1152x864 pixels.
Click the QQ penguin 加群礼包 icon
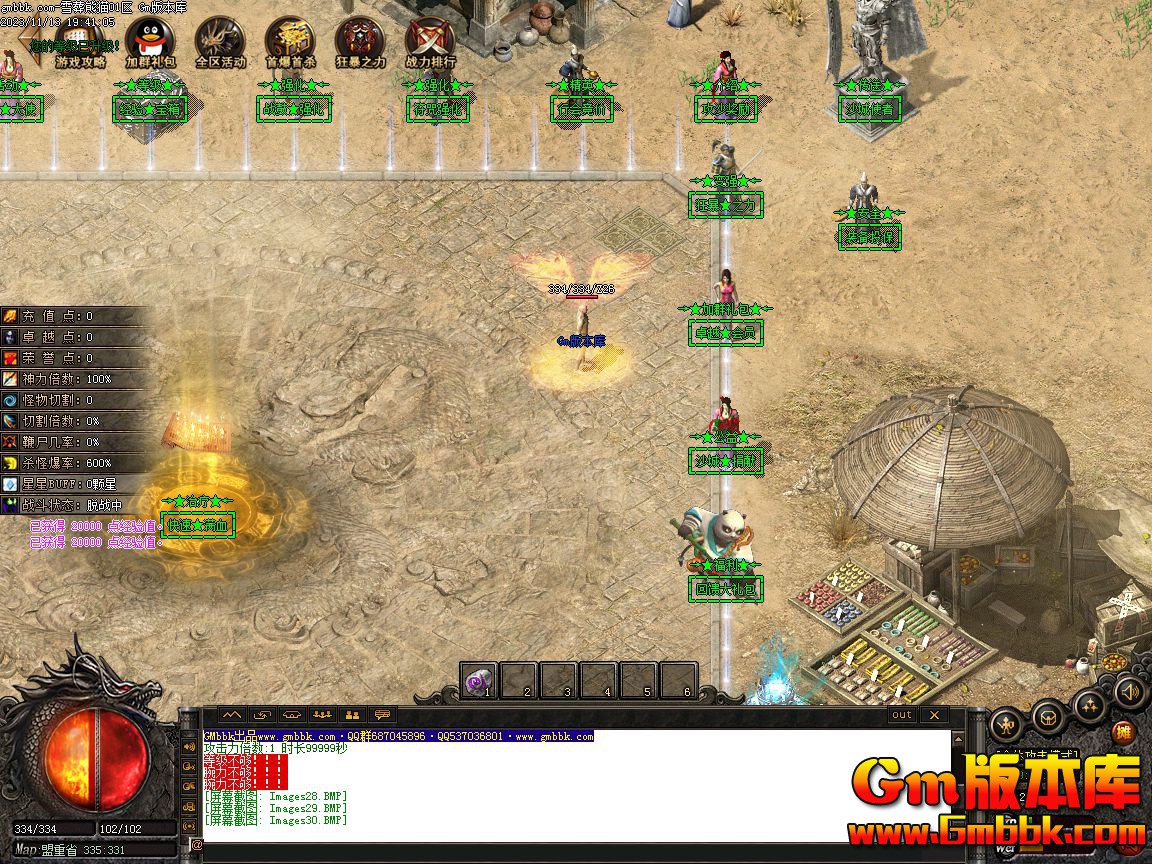tap(150, 43)
